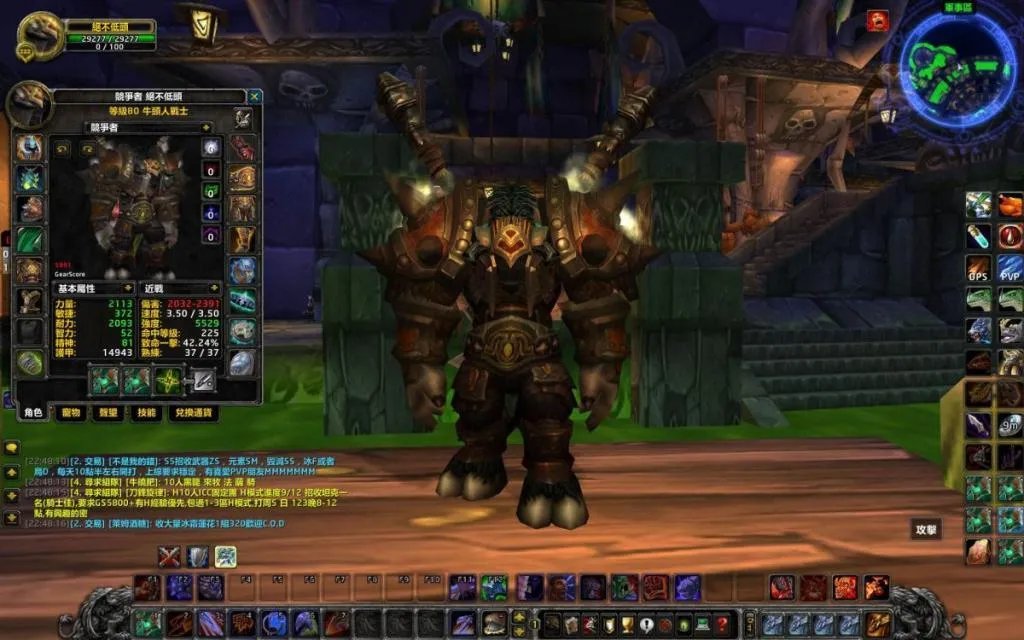Click the 攻擊 (Attack) button
The image size is (1024, 640).
pos(925,528)
